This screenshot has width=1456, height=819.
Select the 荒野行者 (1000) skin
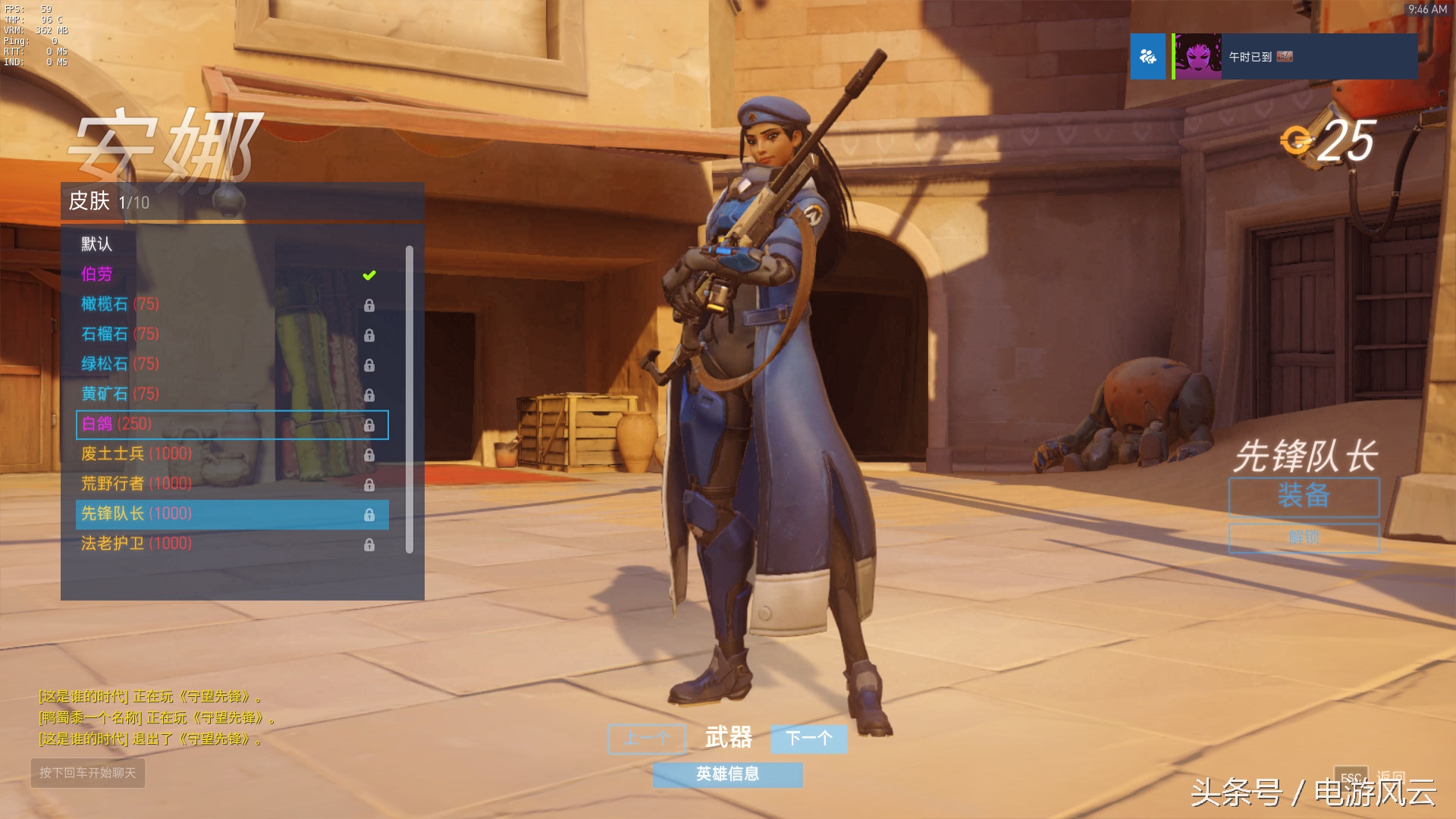[x=136, y=484]
